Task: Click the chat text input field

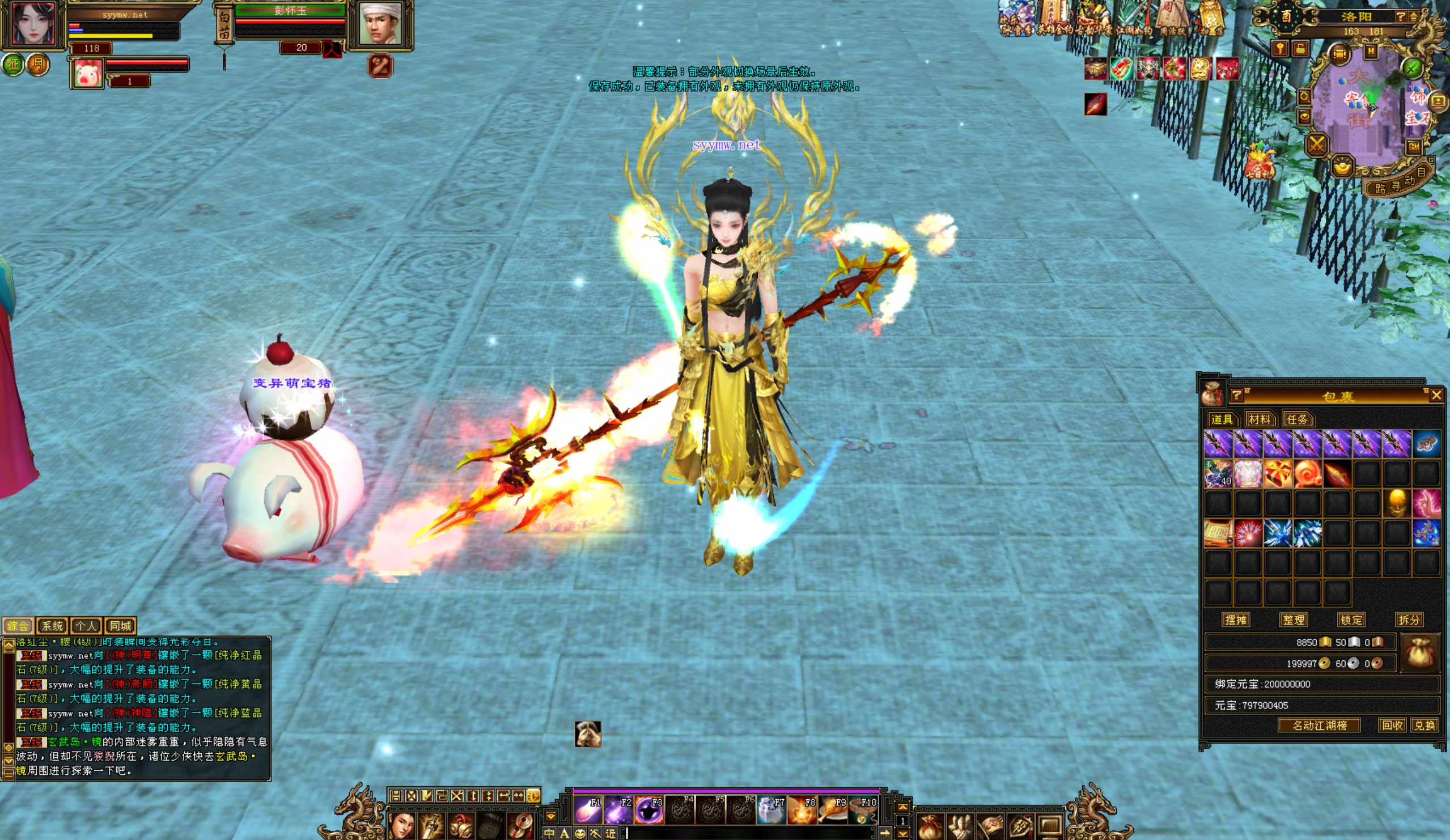Action: click(x=748, y=833)
